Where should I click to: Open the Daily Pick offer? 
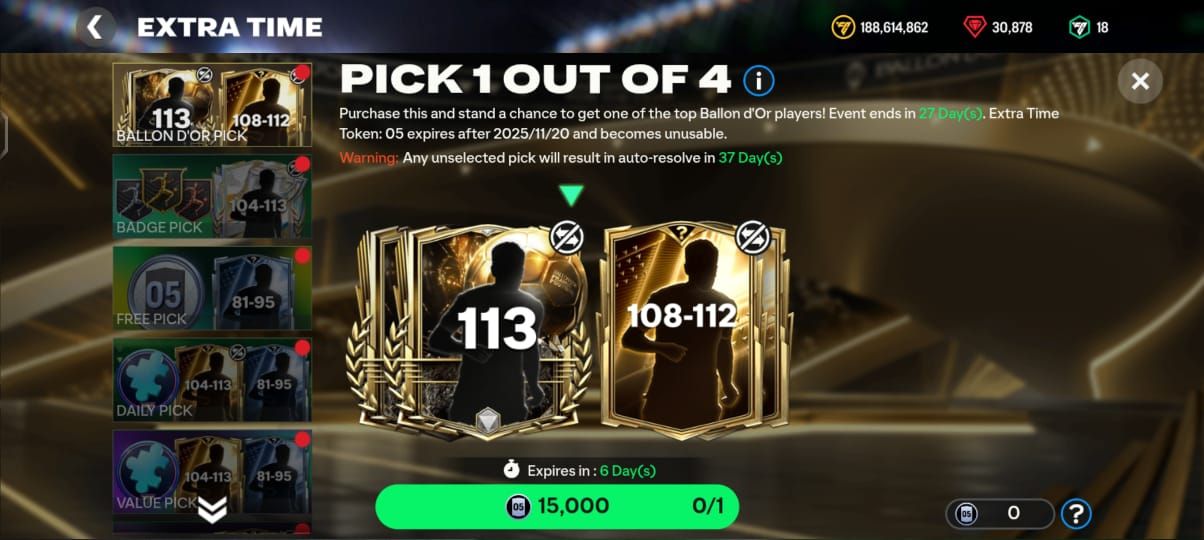(212, 380)
